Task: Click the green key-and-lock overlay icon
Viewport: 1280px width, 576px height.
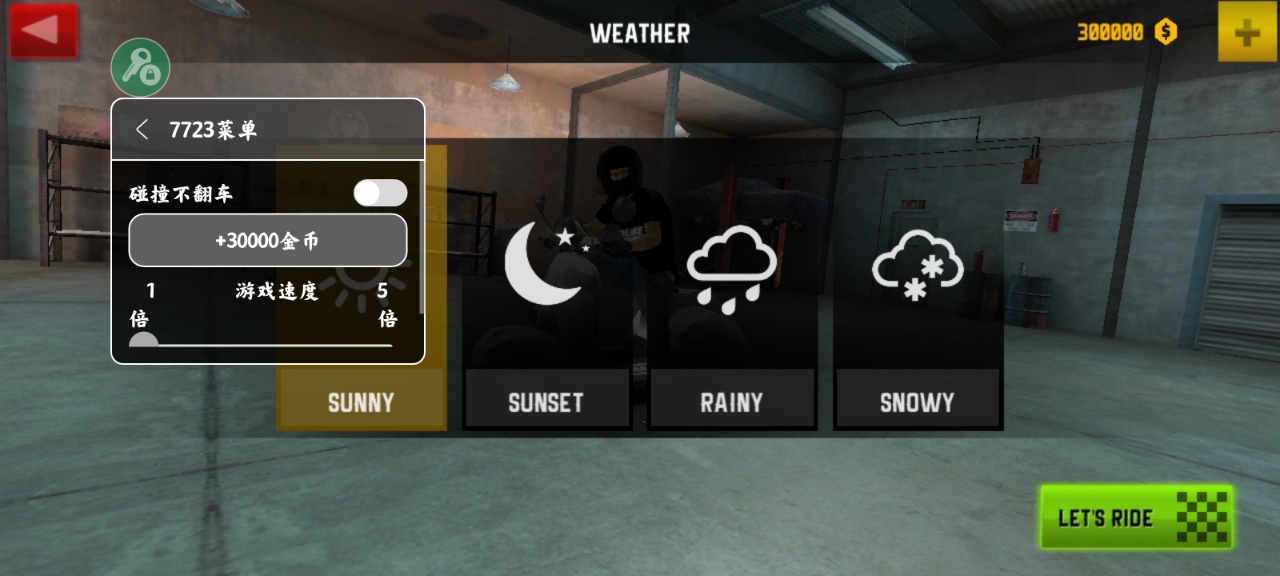Action: [x=140, y=67]
